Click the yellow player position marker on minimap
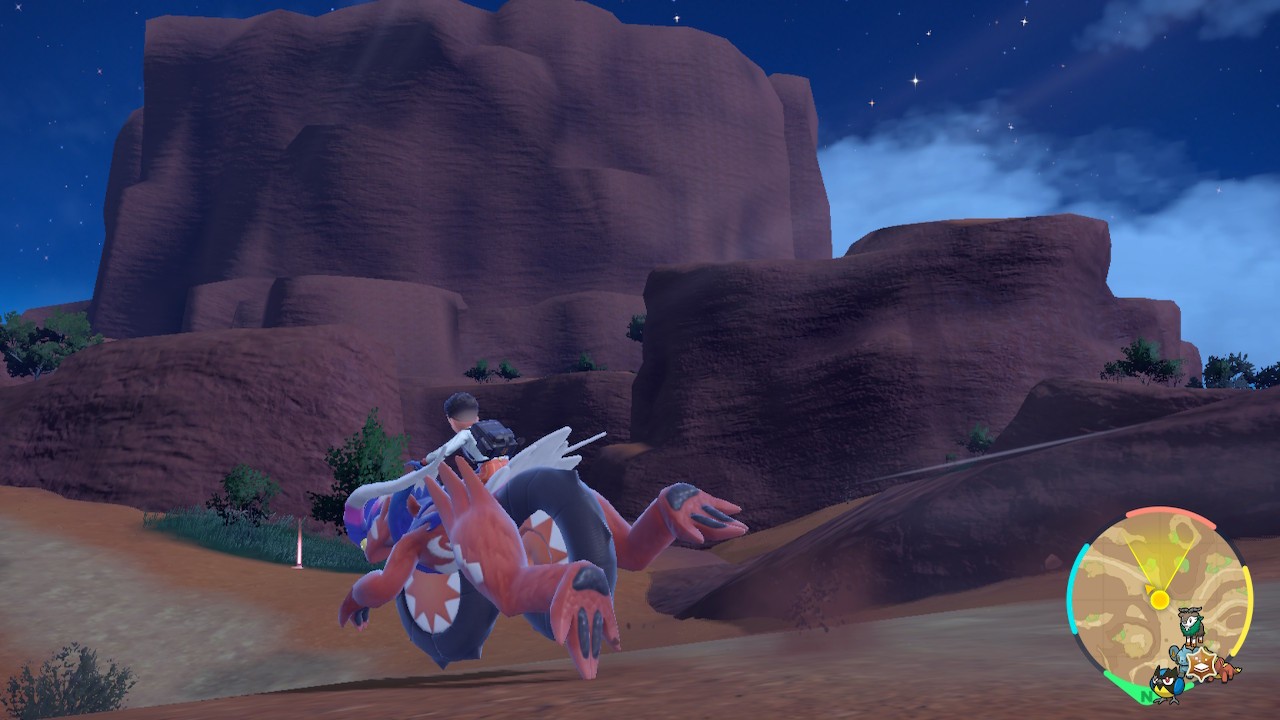This screenshot has height=720, width=1280. click(x=1160, y=598)
